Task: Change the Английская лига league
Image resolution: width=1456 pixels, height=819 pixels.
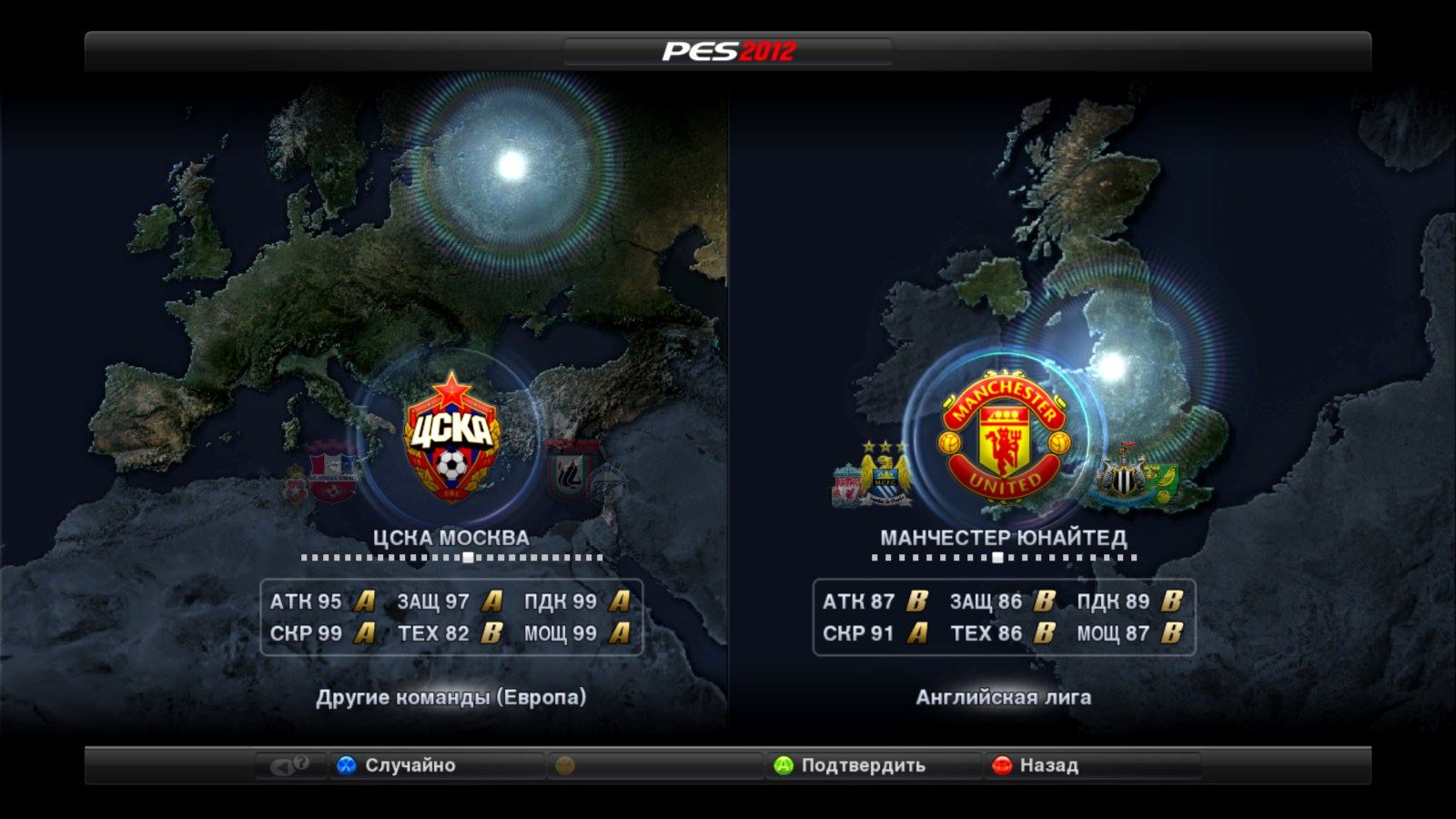Action: click(x=1003, y=697)
